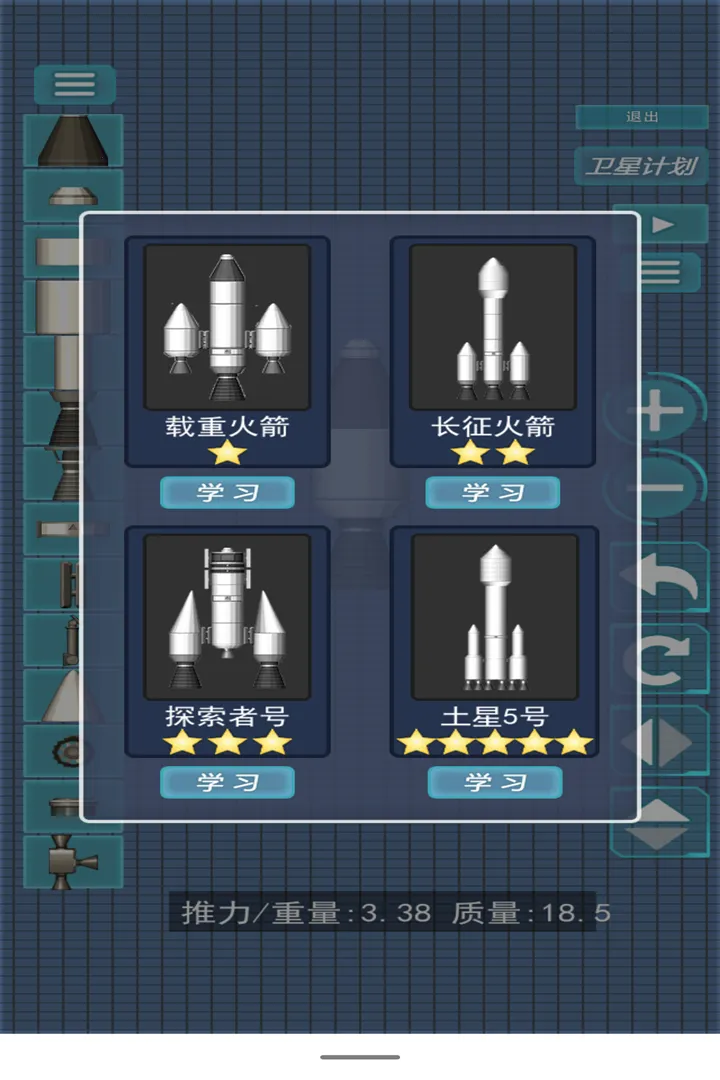The width and height of the screenshot is (720, 1080).
Task: Open the 卫星计划 mission panel
Action: [x=641, y=165]
